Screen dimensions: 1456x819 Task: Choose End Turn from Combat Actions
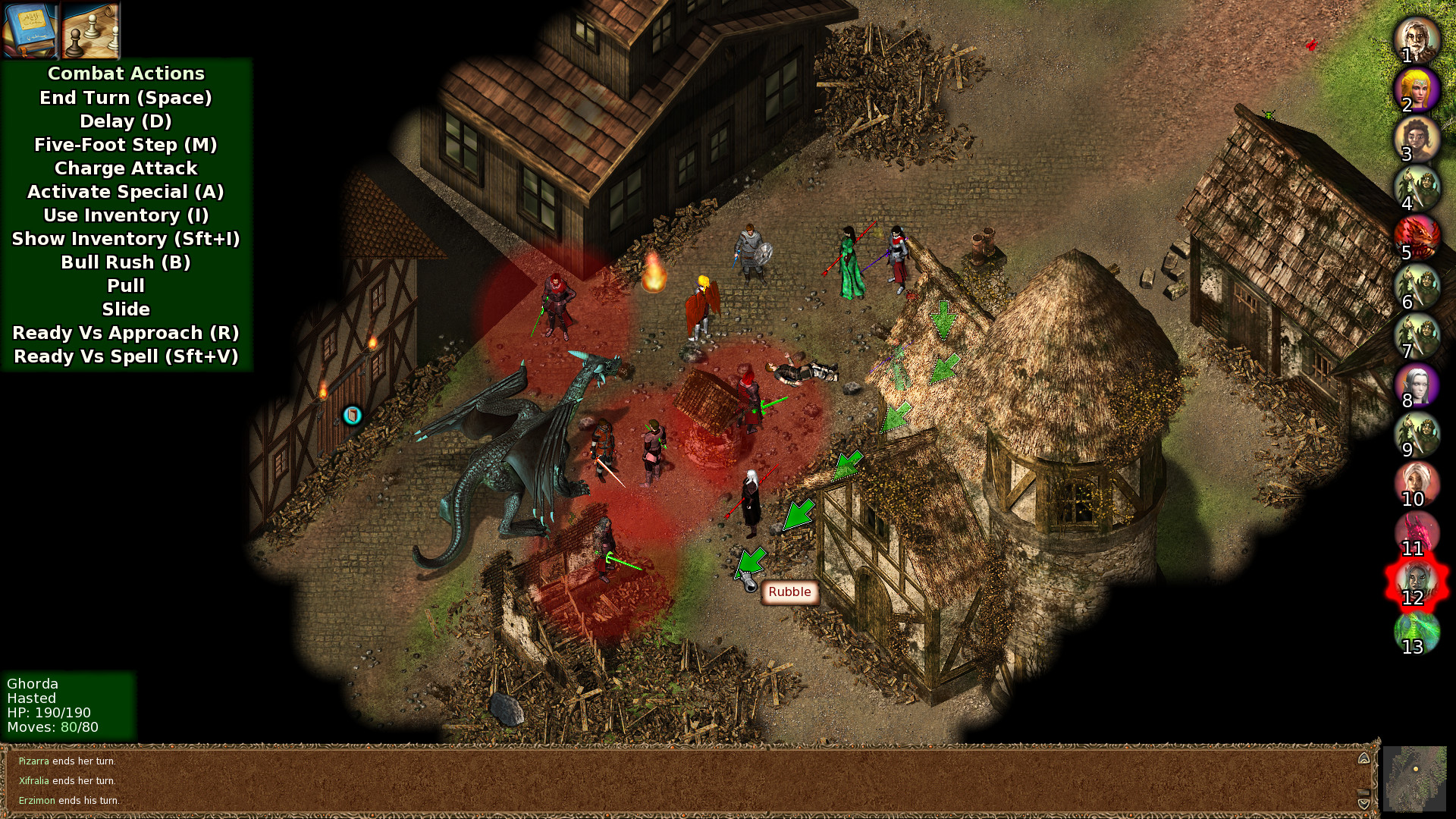coord(126,97)
